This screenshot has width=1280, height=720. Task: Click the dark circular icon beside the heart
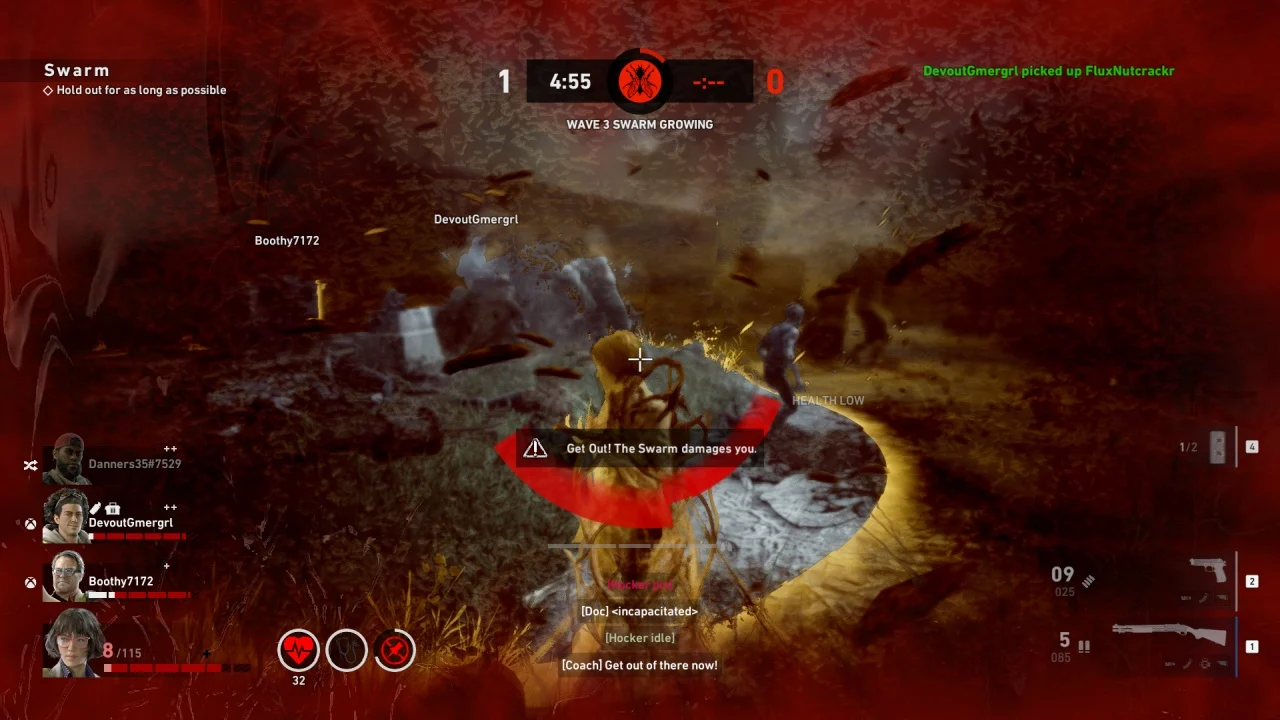pyautogui.click(x=346, y=650)
